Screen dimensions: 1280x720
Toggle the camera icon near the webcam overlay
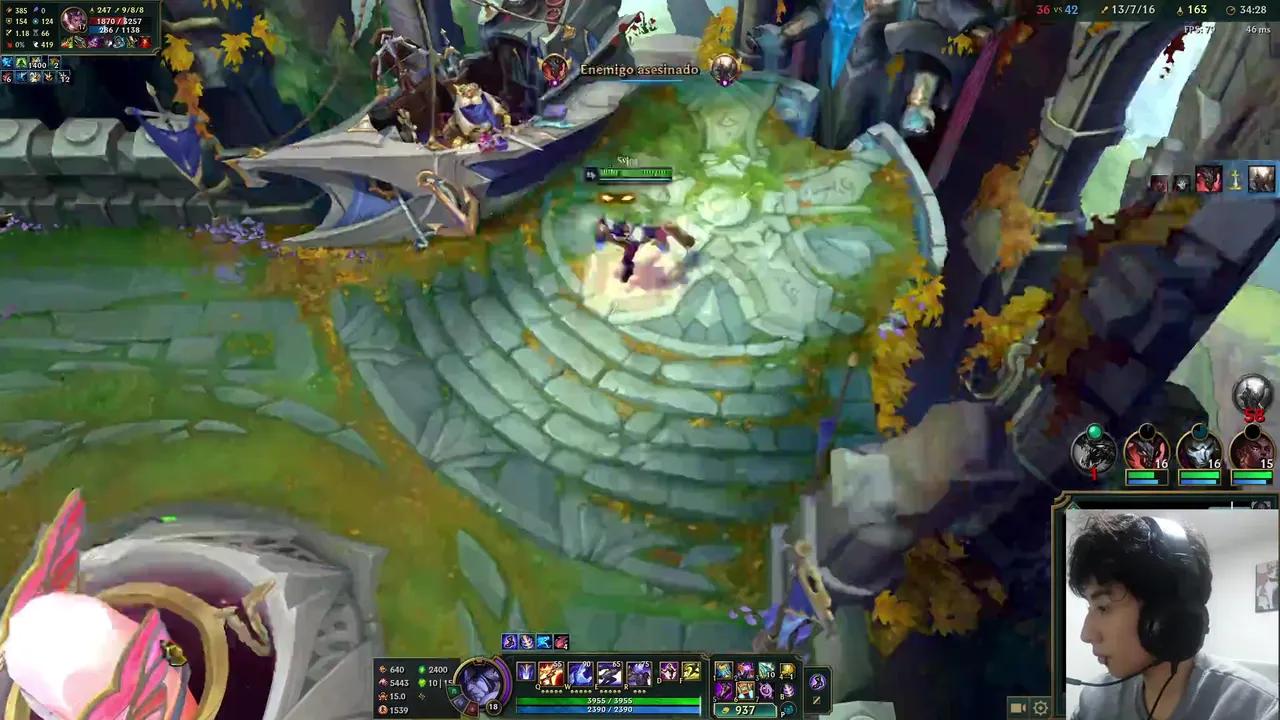point(1017,708)
